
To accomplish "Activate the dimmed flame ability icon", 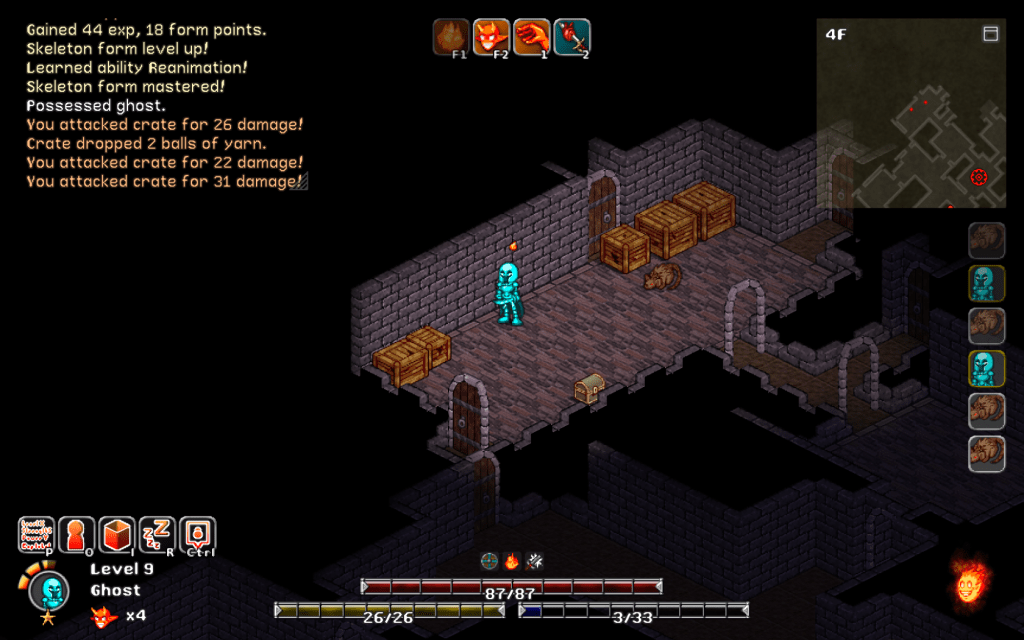I will pyautogui.click(x=451, y=37).
